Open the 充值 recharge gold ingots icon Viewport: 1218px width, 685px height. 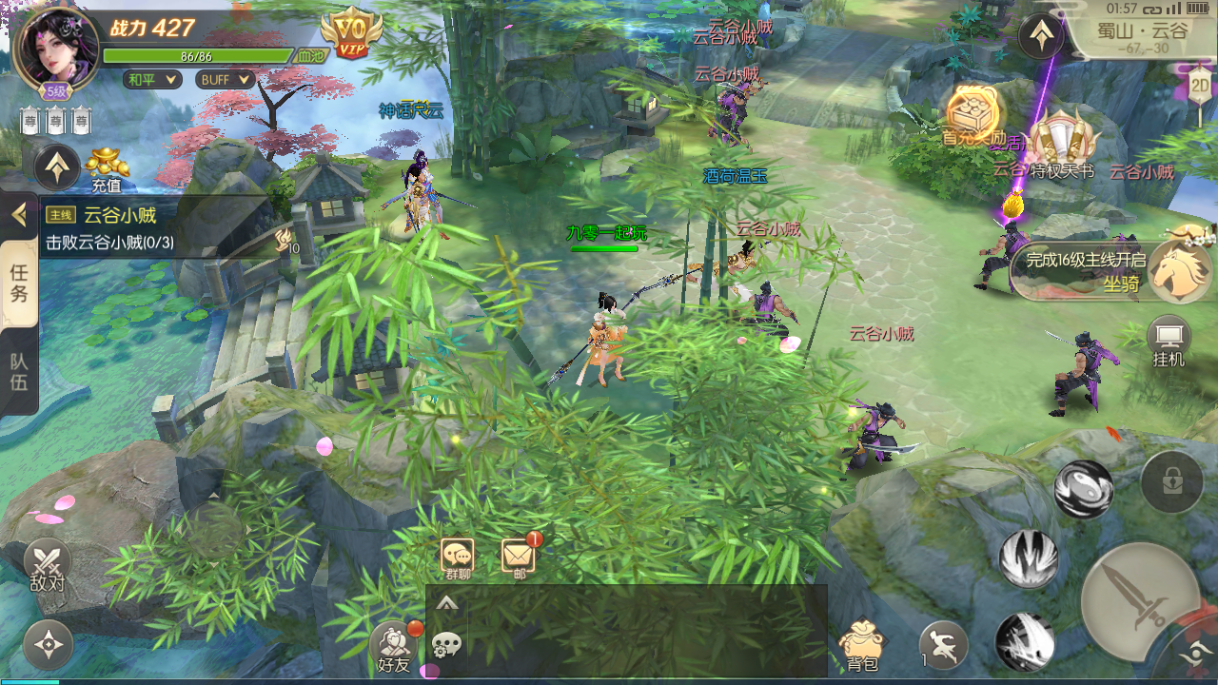click(x=107, y=168)
